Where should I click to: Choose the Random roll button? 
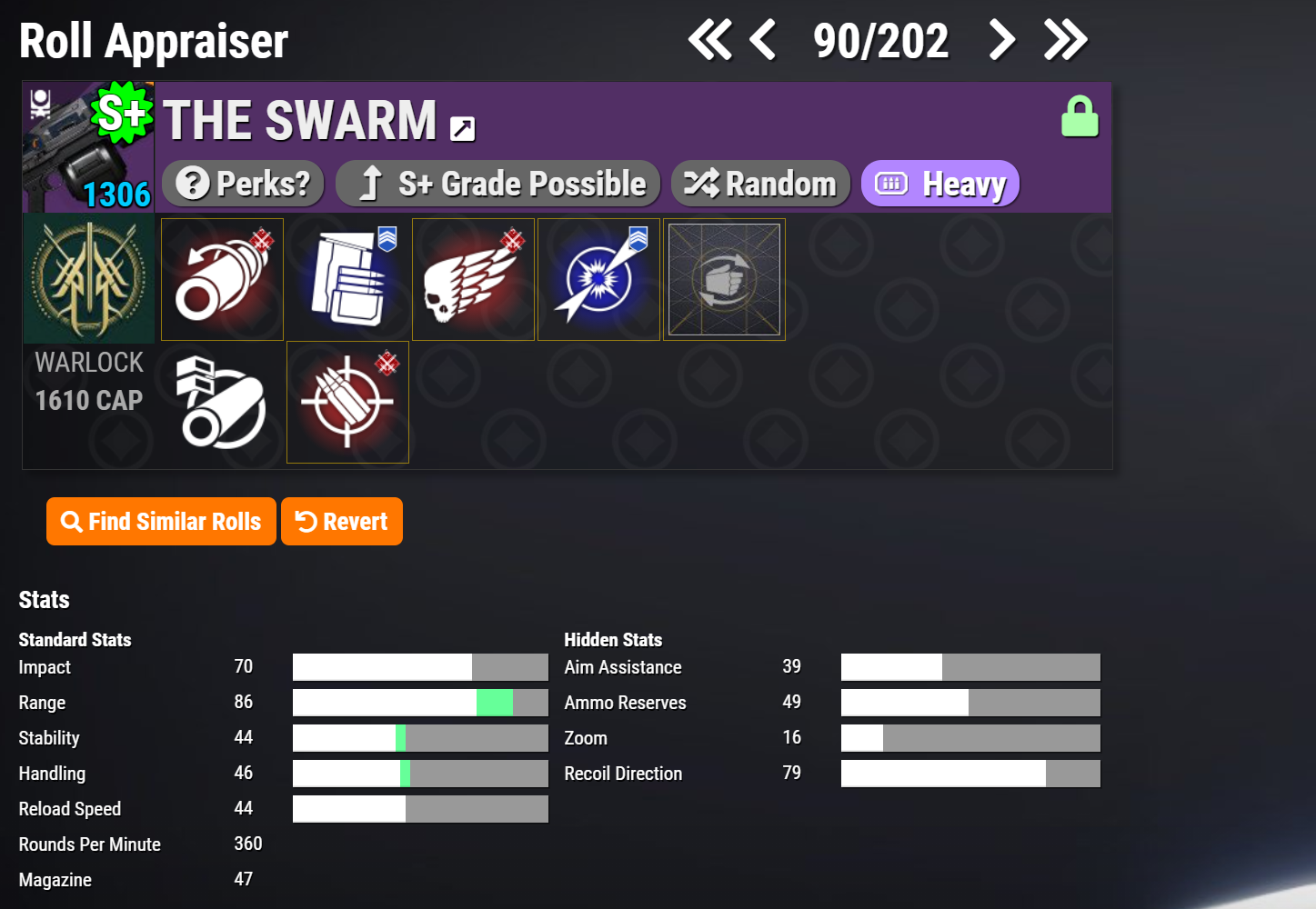pos(760,184)
